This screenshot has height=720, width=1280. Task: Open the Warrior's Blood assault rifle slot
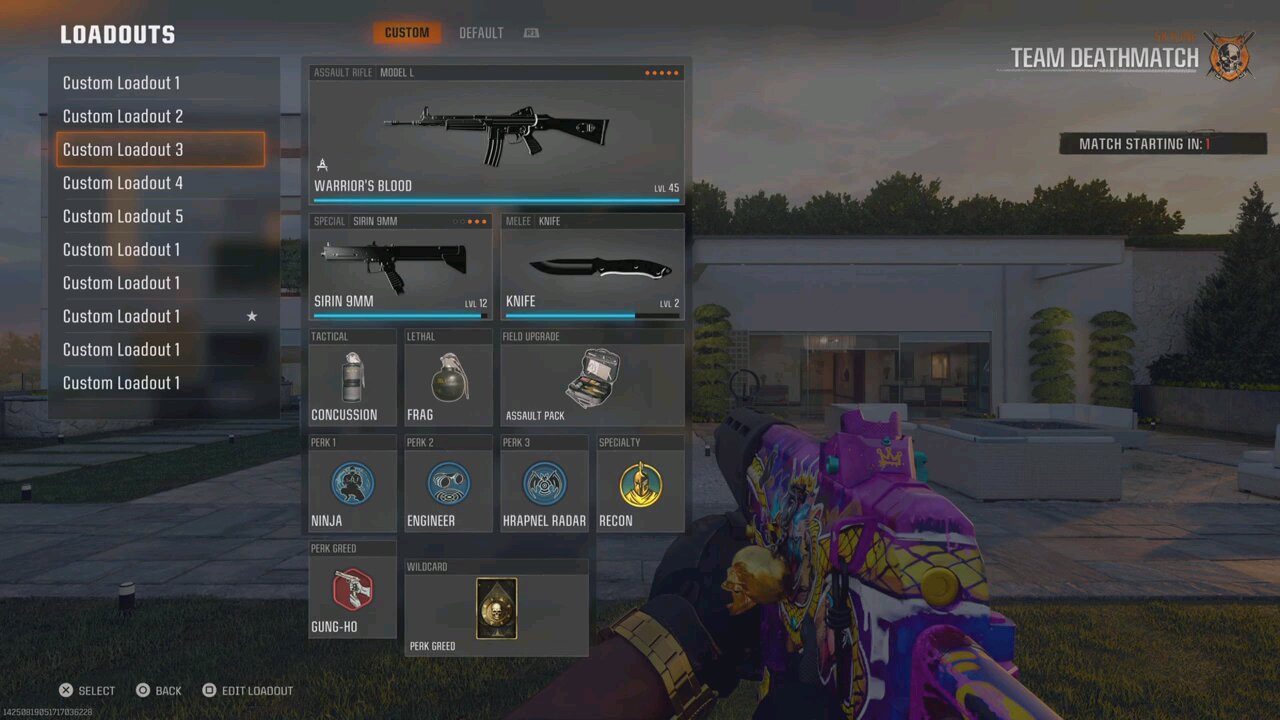pyautogui.click(x=496, y=136)
